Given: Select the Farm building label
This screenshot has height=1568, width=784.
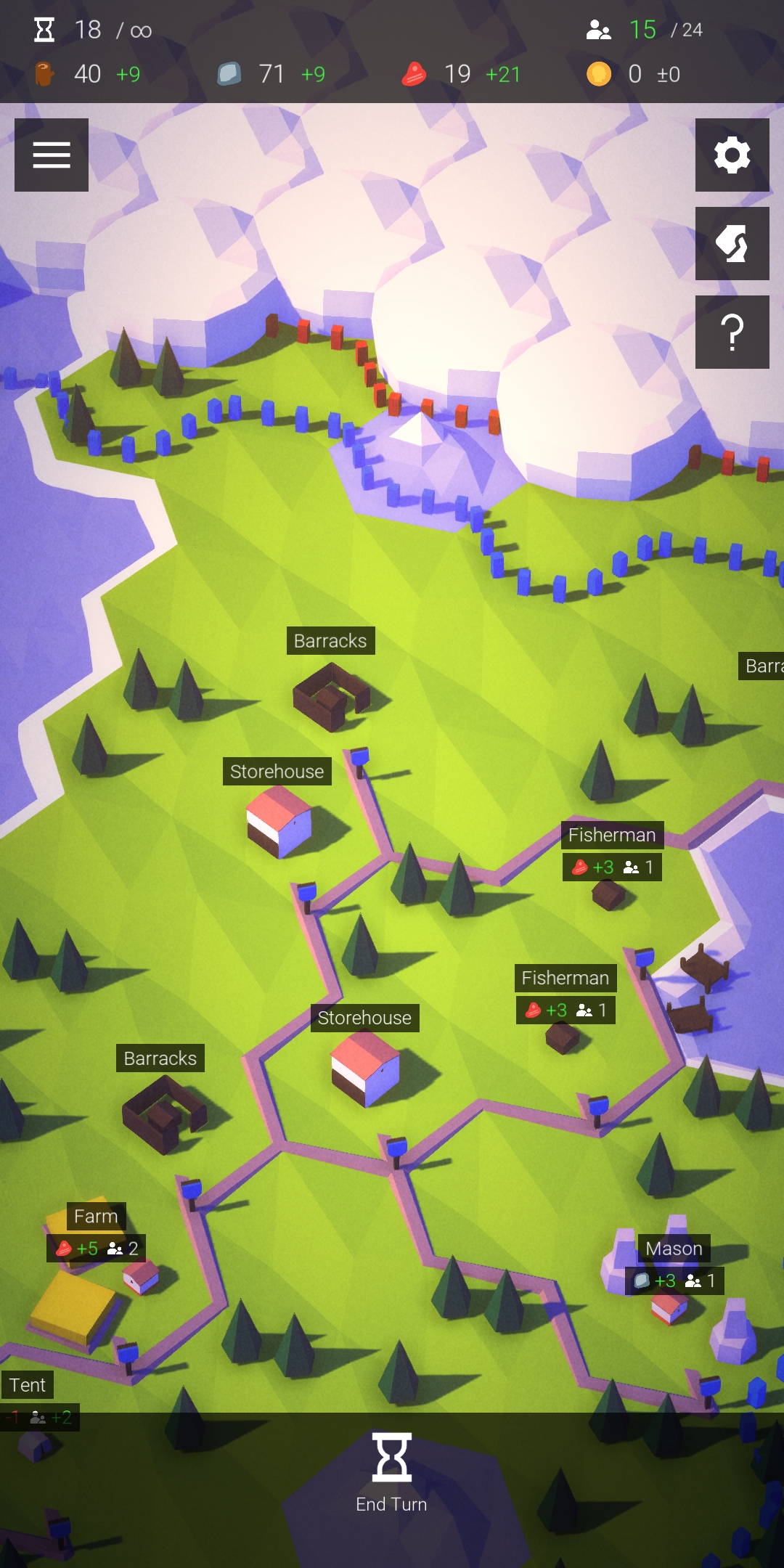Looking at the screenshot, I should point(96,1217).
